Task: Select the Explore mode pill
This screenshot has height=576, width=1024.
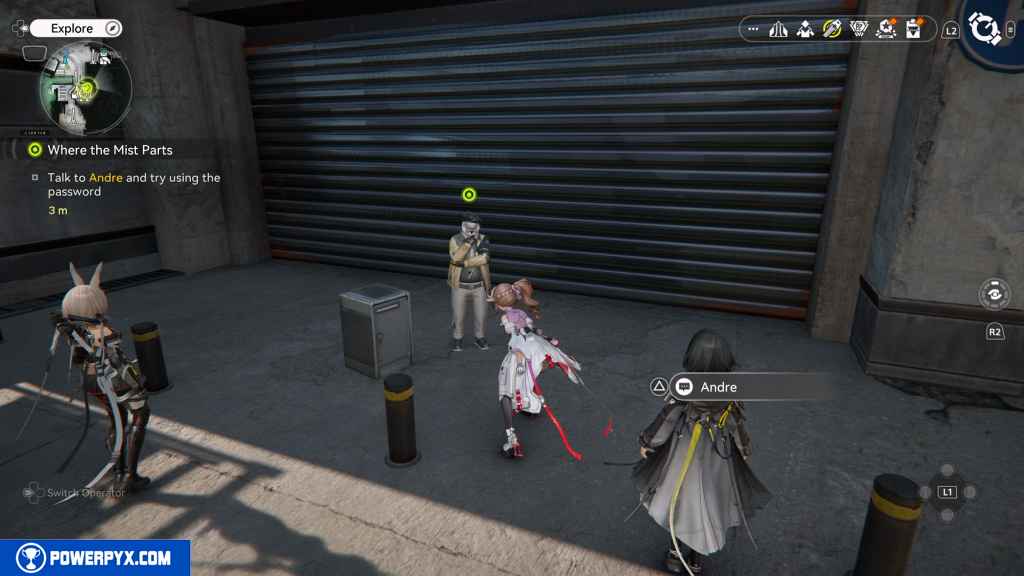Action: click(76, 29)
